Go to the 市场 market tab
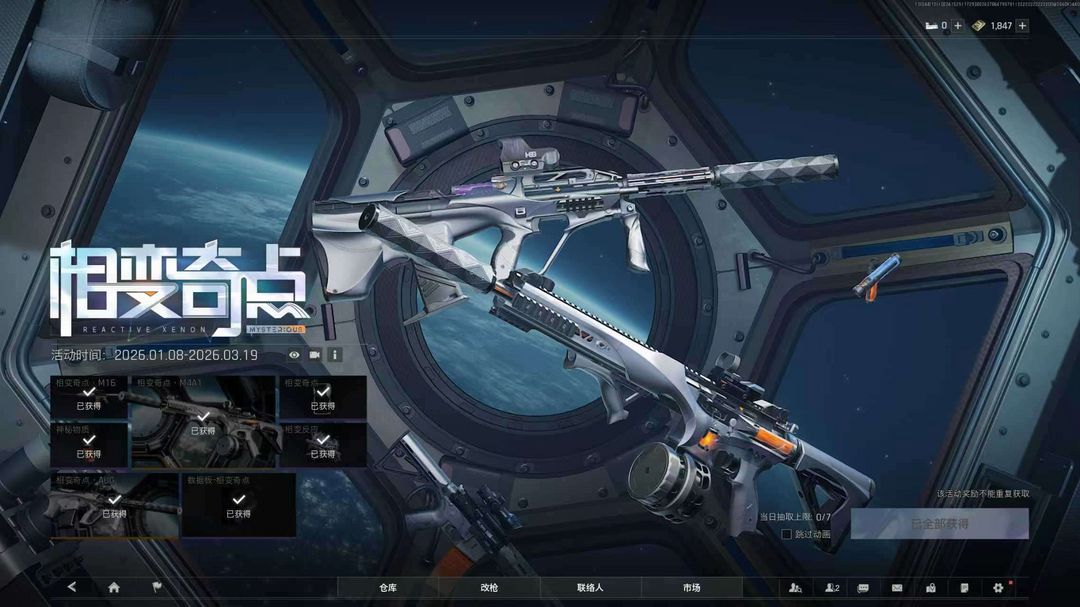Viewport: 1080px width, 607px height. [x=691, y=587]
